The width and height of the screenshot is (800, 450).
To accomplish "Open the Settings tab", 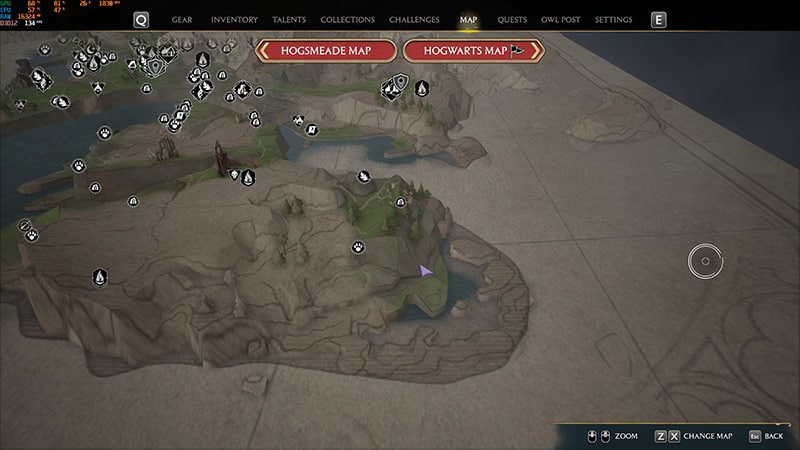I will click(x=613, y=20).
